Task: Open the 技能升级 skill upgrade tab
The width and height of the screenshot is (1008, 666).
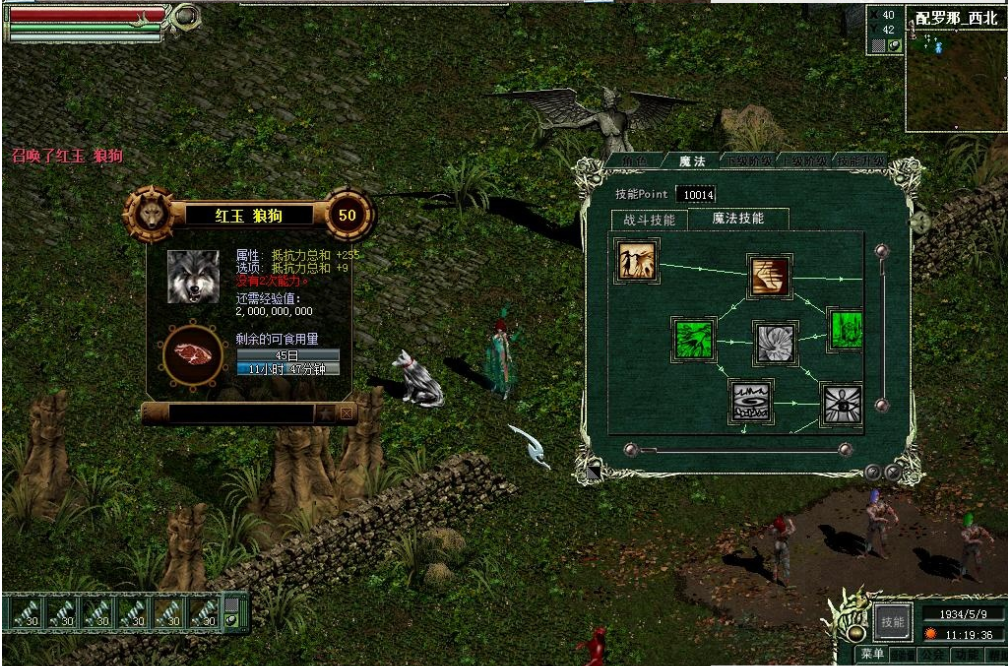Action: click(860, 161)
